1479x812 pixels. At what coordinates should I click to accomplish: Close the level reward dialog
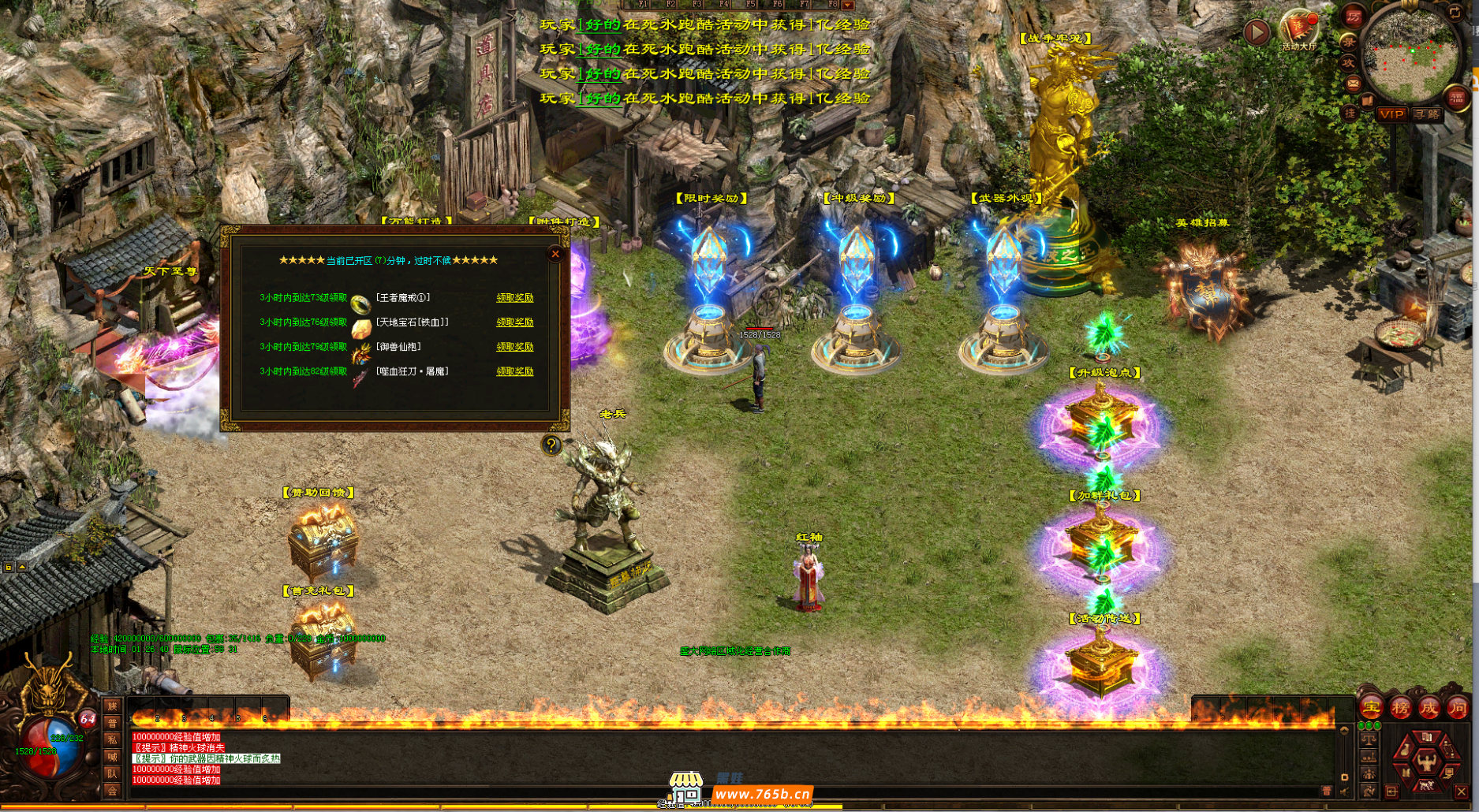[555, 254]
